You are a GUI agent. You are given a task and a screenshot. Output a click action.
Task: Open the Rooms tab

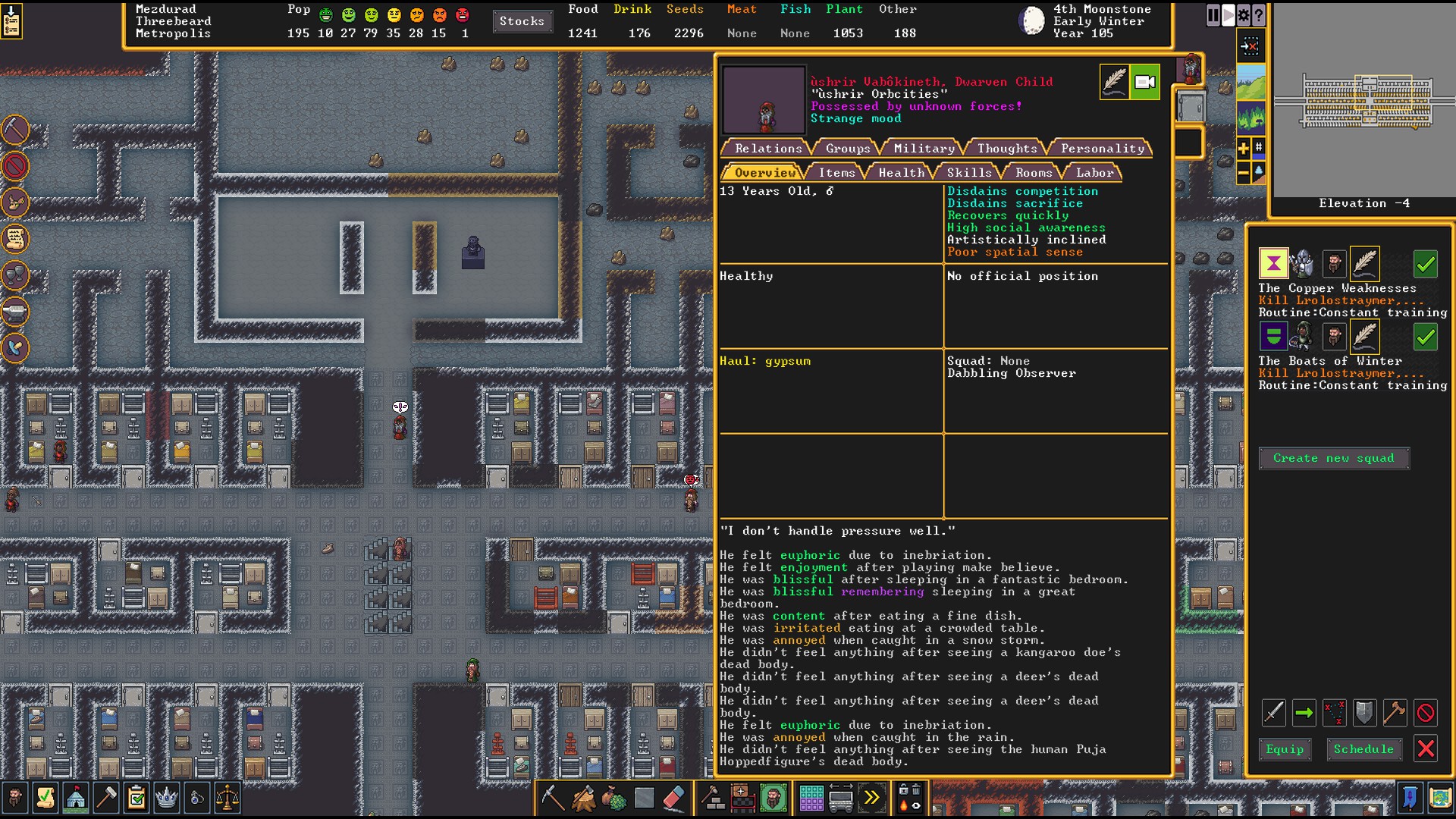pos(1034,173)
